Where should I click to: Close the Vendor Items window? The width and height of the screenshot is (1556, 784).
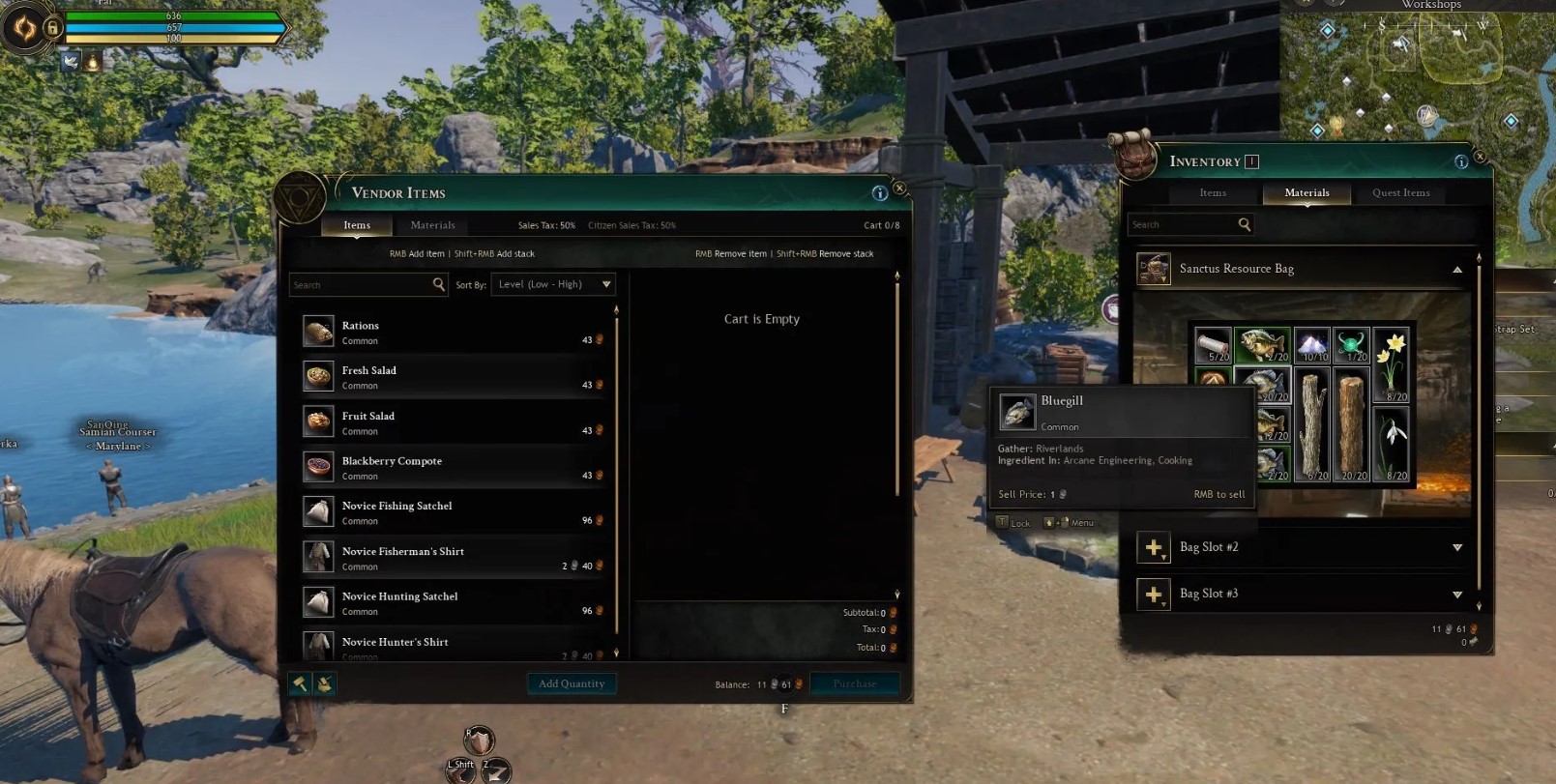tap(899, 189)
